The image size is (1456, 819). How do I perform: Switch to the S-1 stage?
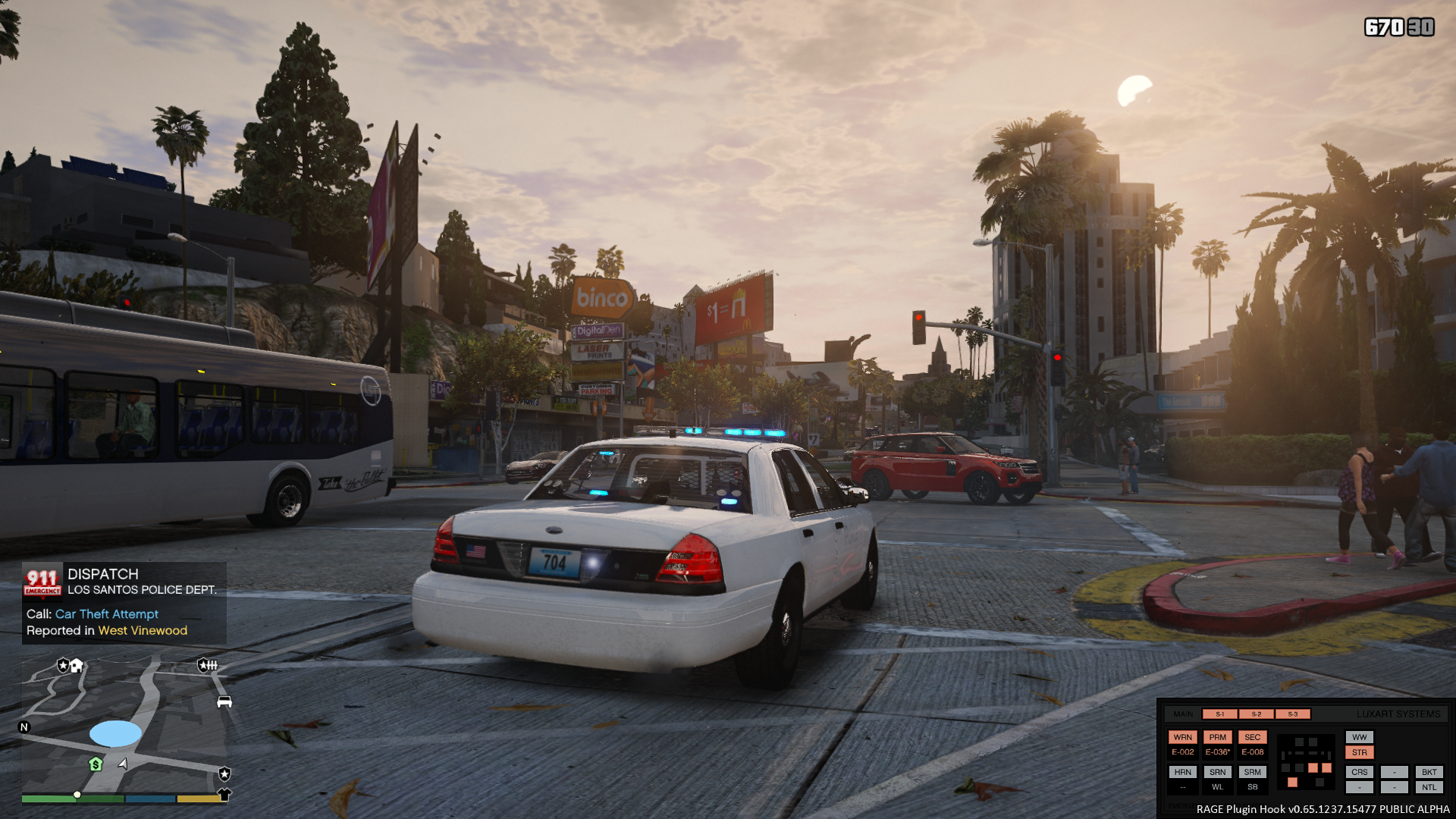1219,714
